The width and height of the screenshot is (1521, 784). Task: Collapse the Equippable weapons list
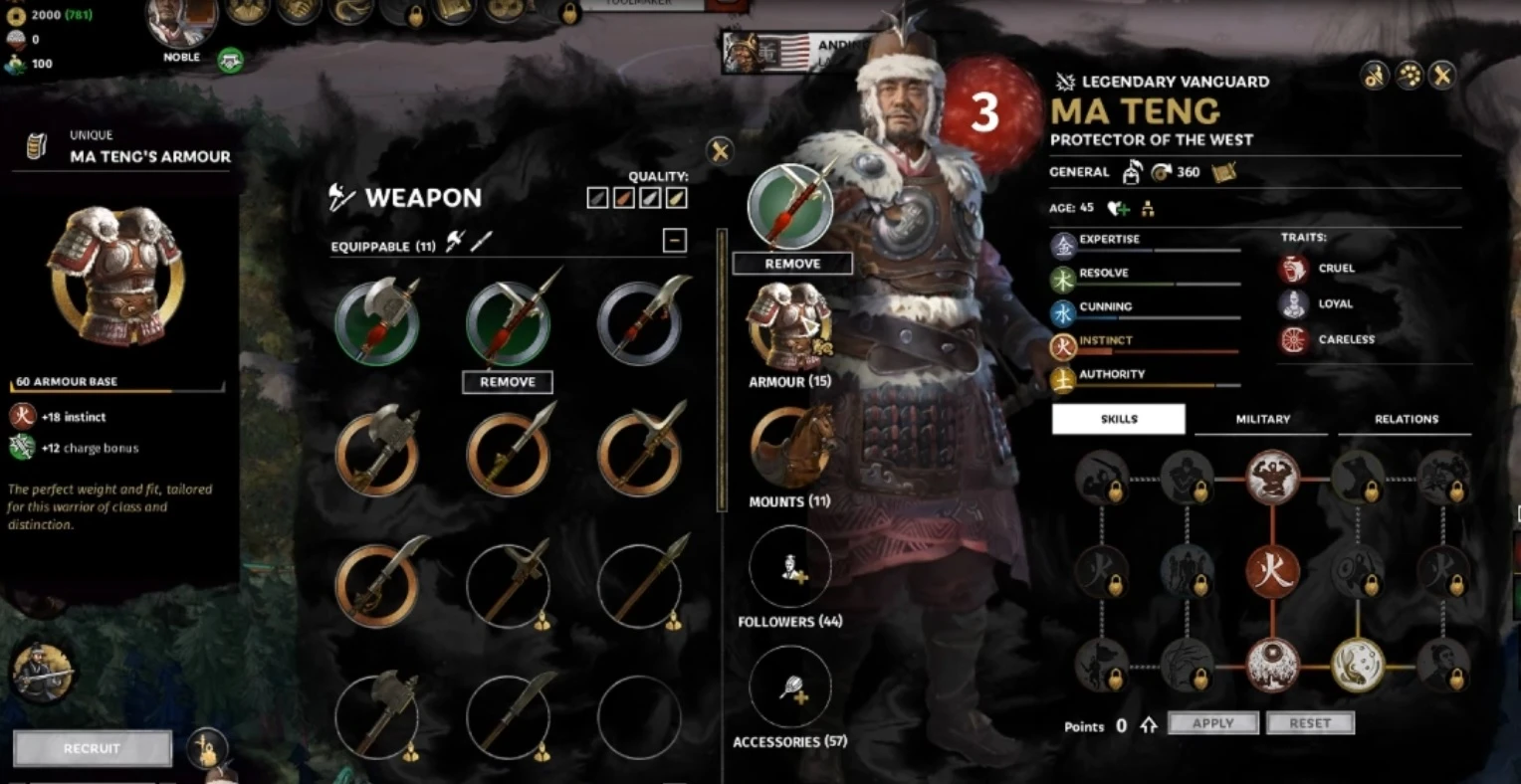675,240
